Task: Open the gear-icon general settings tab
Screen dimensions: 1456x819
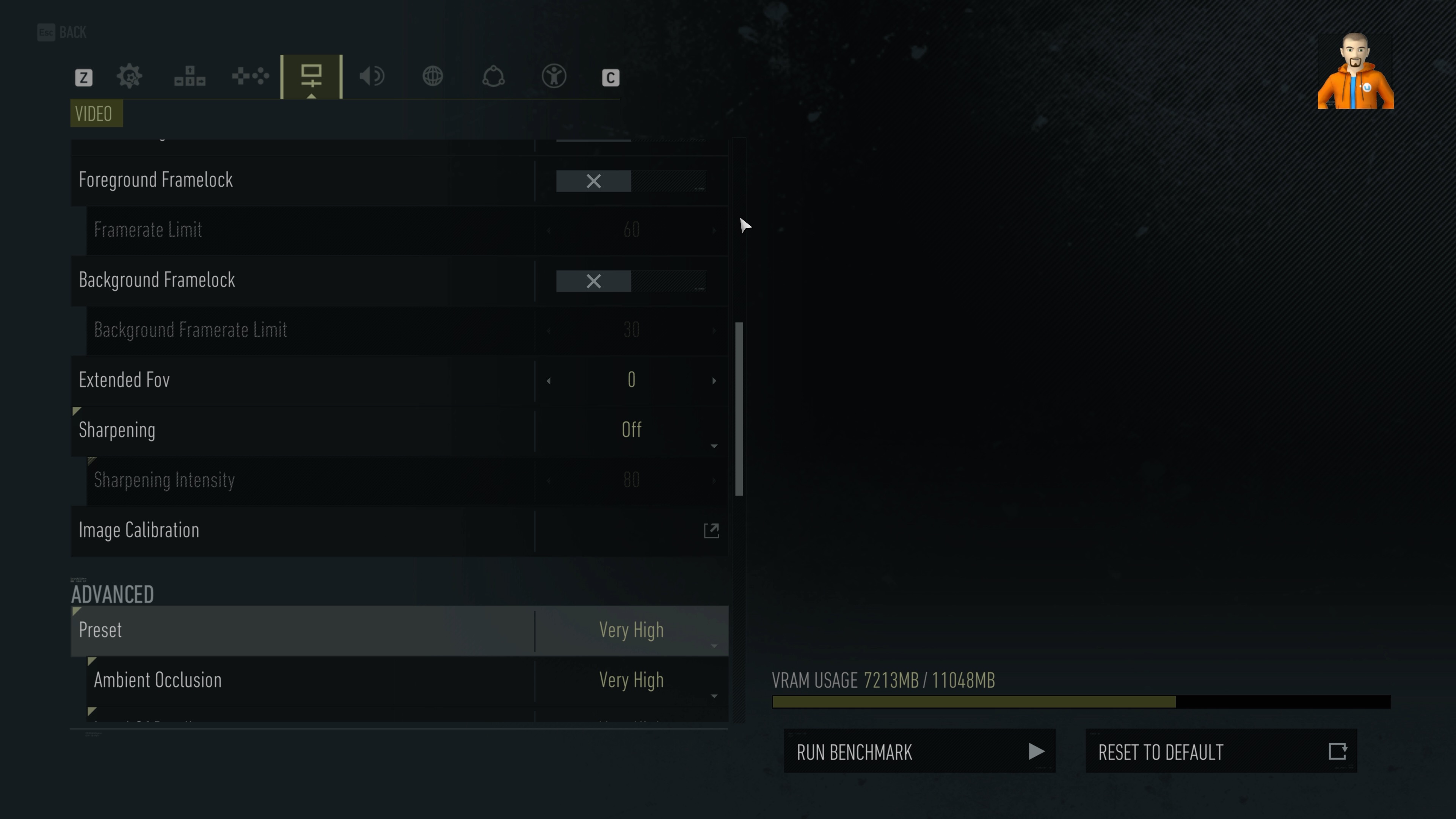Action: coord(129,76)
